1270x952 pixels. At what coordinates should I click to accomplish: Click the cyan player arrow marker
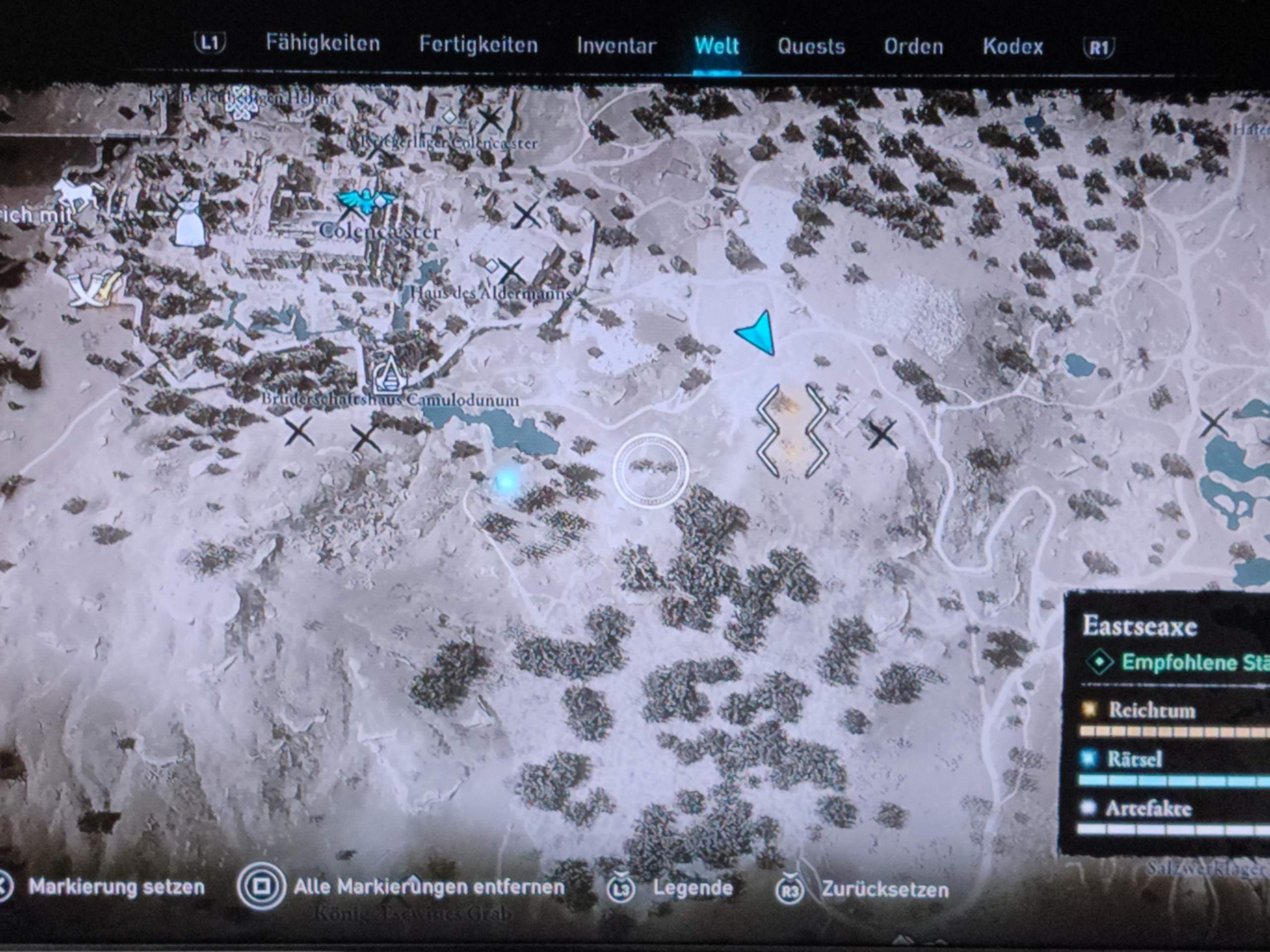[x=757, y=333]
